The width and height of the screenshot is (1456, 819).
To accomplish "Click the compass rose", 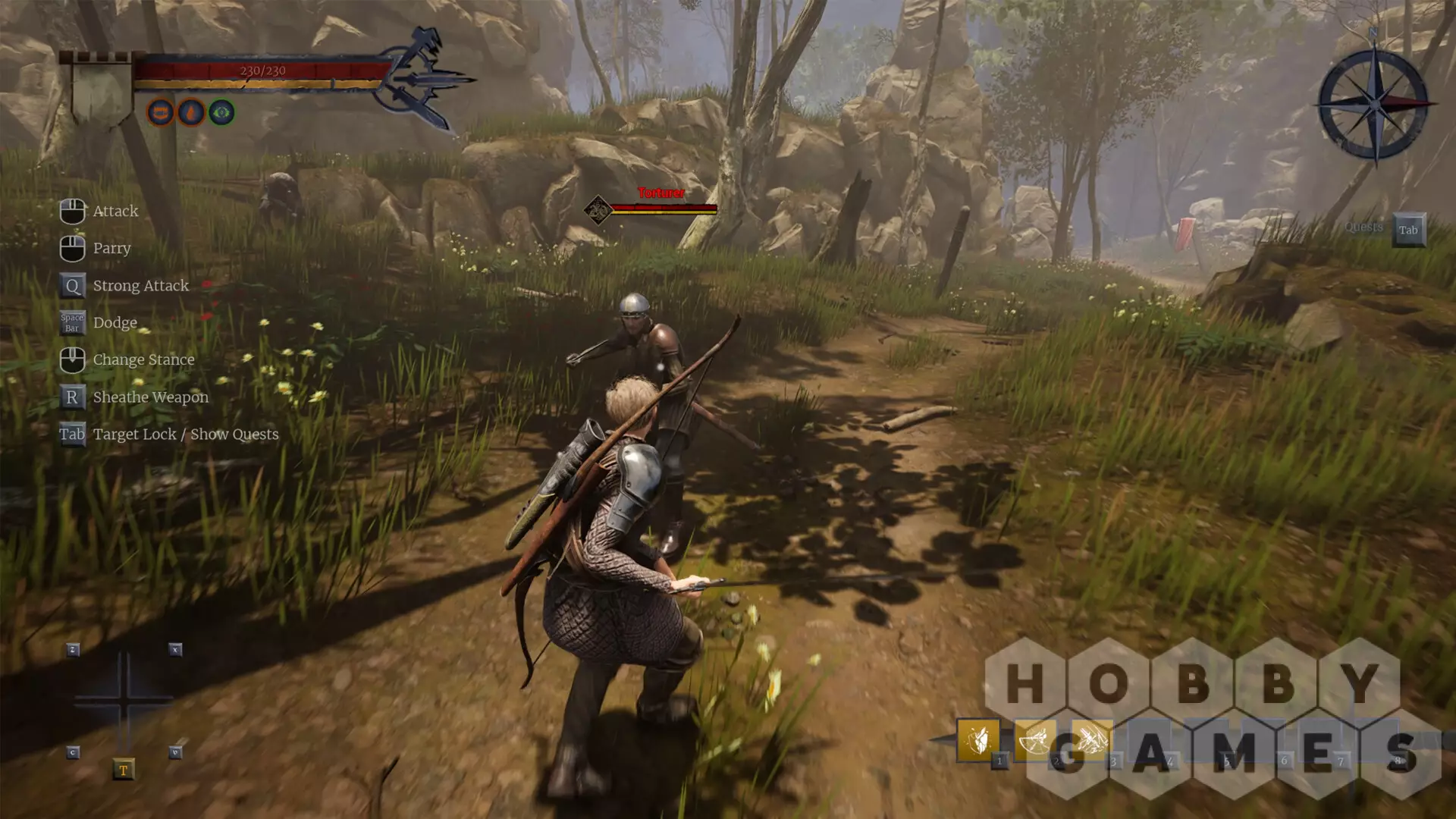I will [1374, 103].
